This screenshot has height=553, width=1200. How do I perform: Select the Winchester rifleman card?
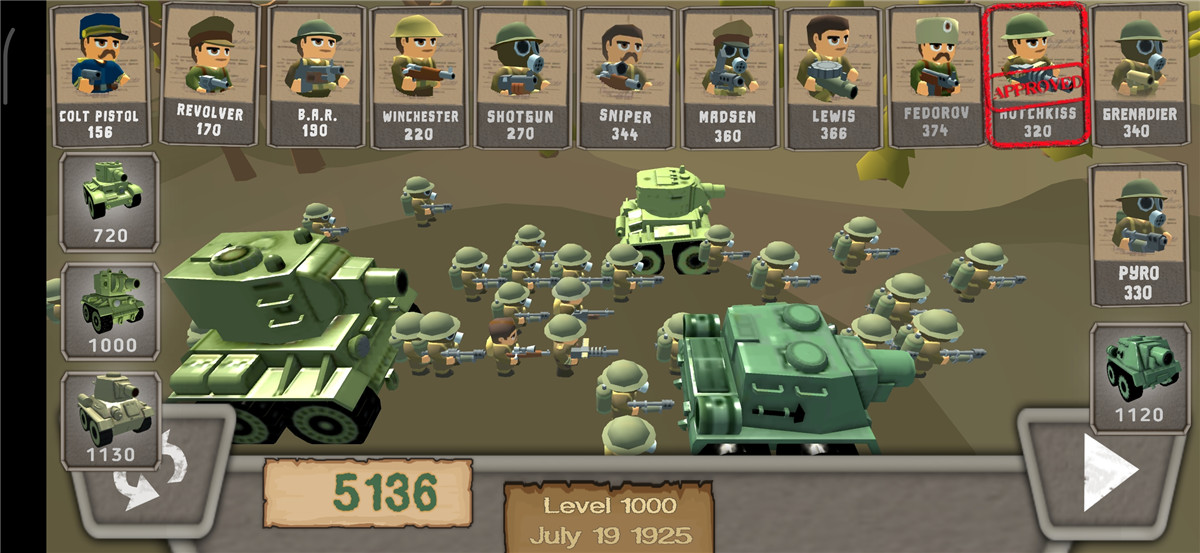pos(420,75)
